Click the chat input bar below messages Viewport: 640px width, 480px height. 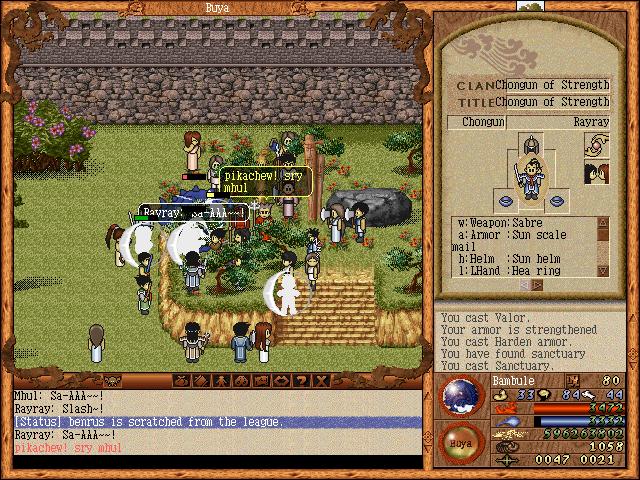pos(212,462)
